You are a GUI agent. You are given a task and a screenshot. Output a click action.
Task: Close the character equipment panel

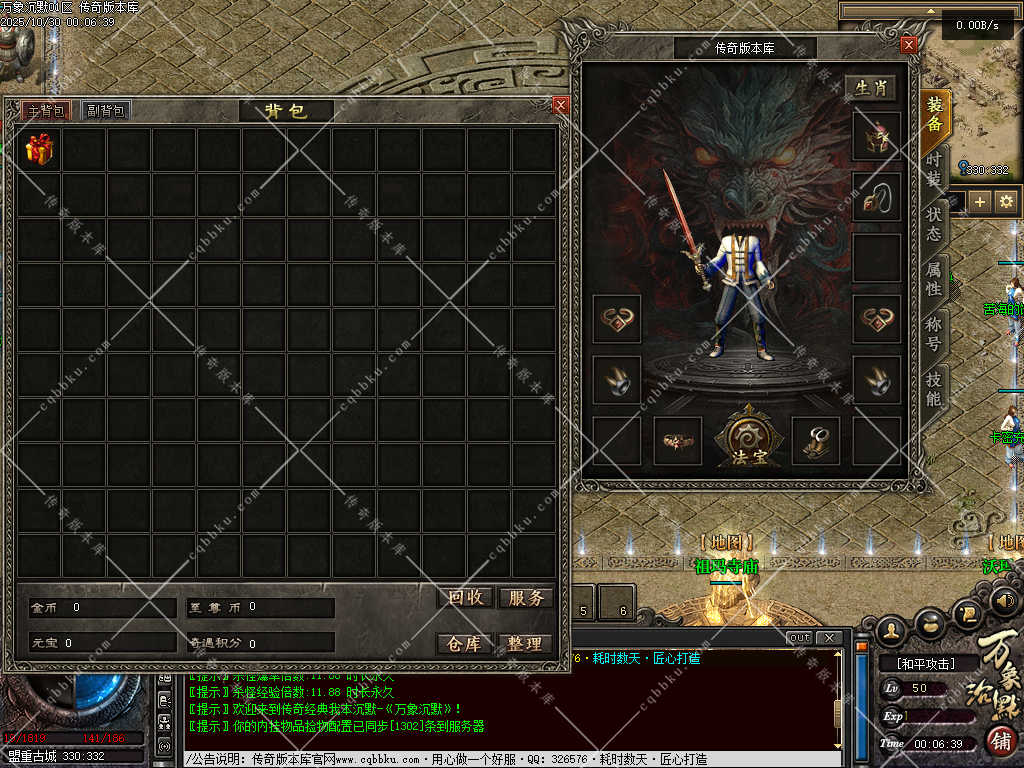coord(908,45)
